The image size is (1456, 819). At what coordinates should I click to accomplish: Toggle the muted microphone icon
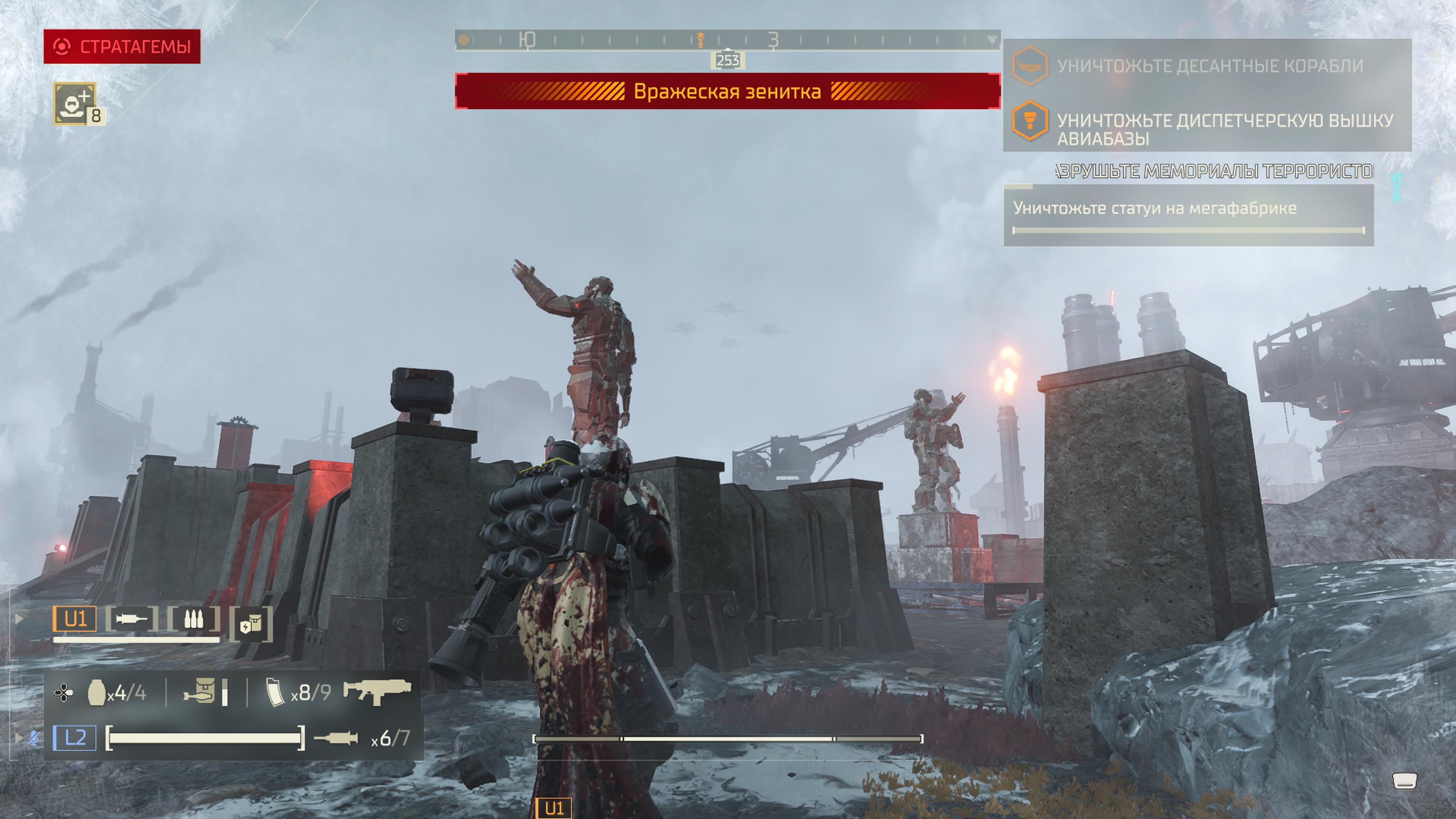click(x=34, y=737)
